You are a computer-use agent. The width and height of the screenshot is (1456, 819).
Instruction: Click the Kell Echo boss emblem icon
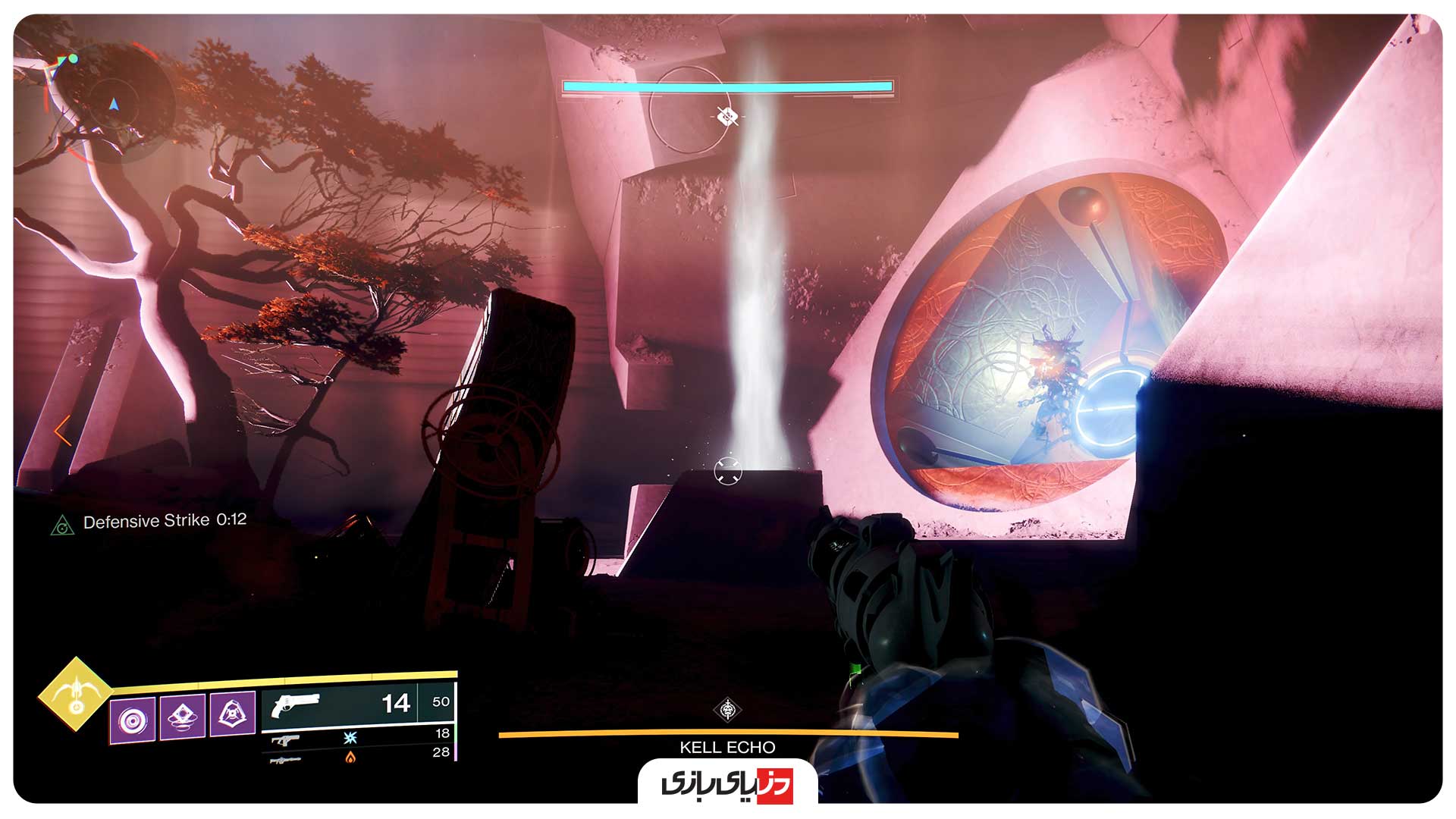coord(728,710)
